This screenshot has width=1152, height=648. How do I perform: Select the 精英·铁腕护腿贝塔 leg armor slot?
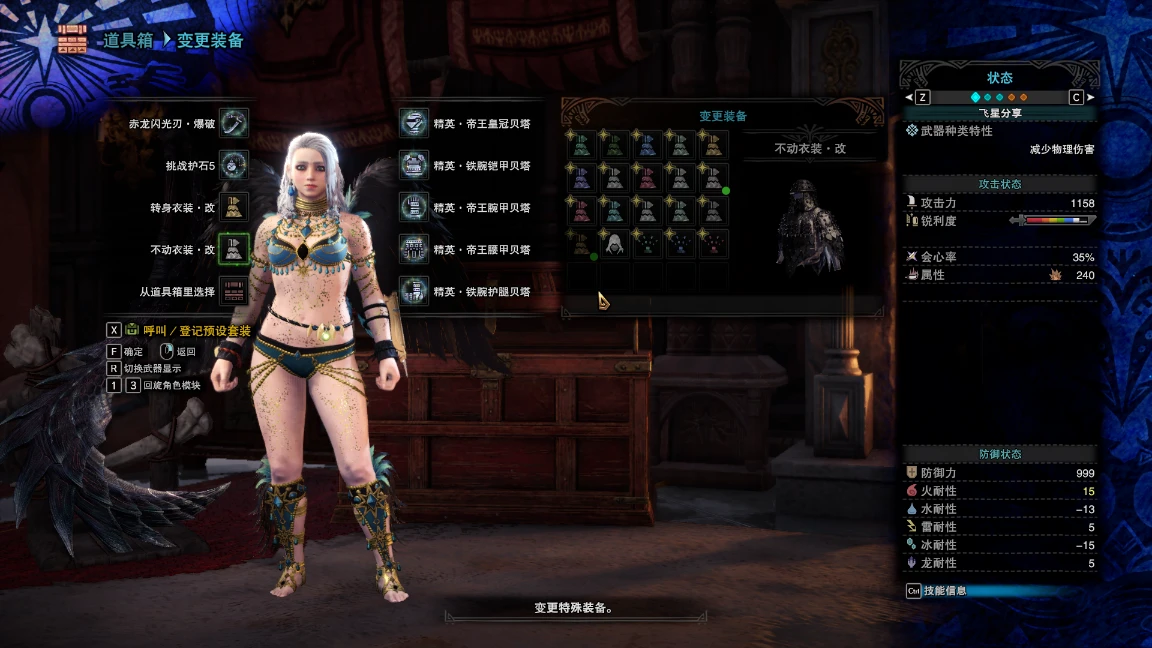[414, 291]
